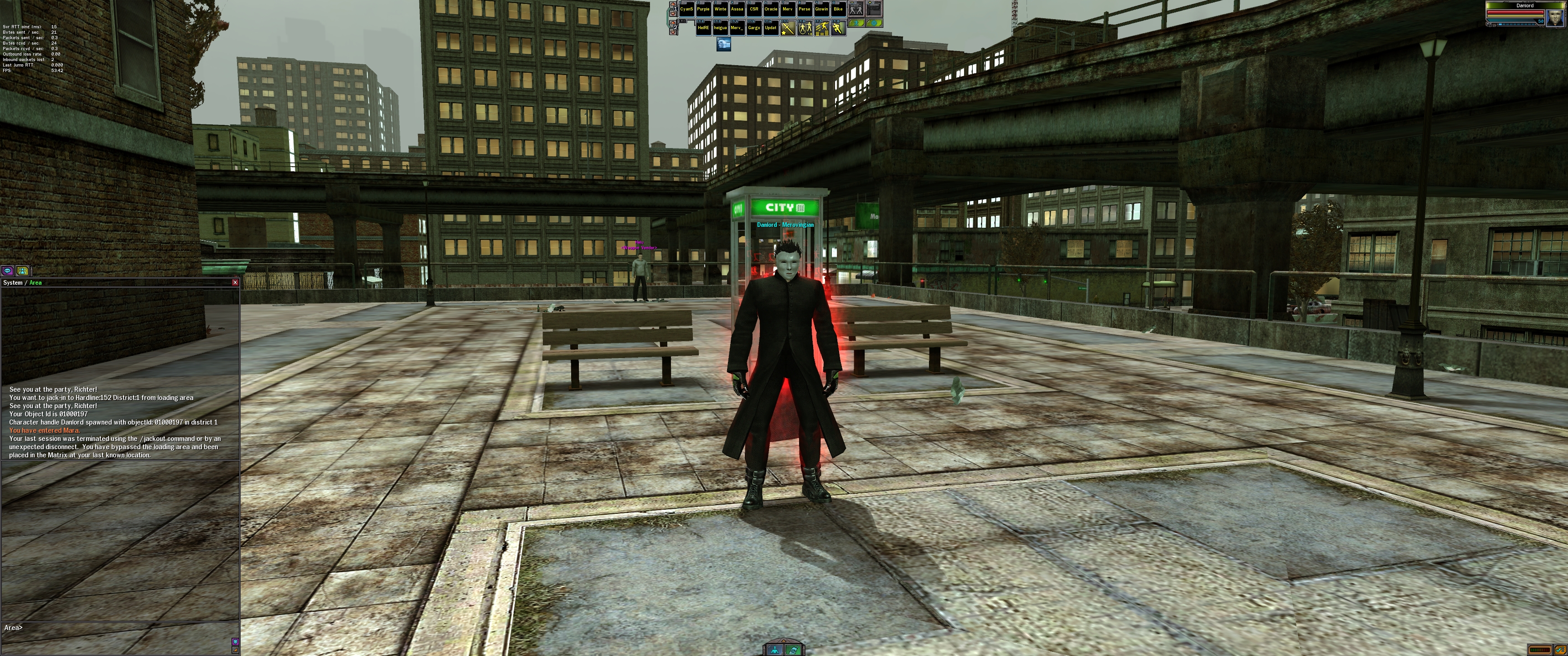This screenshot has height=656, width=1568.
Task: Open the yellow team members panel
Action: click(22, 271)
